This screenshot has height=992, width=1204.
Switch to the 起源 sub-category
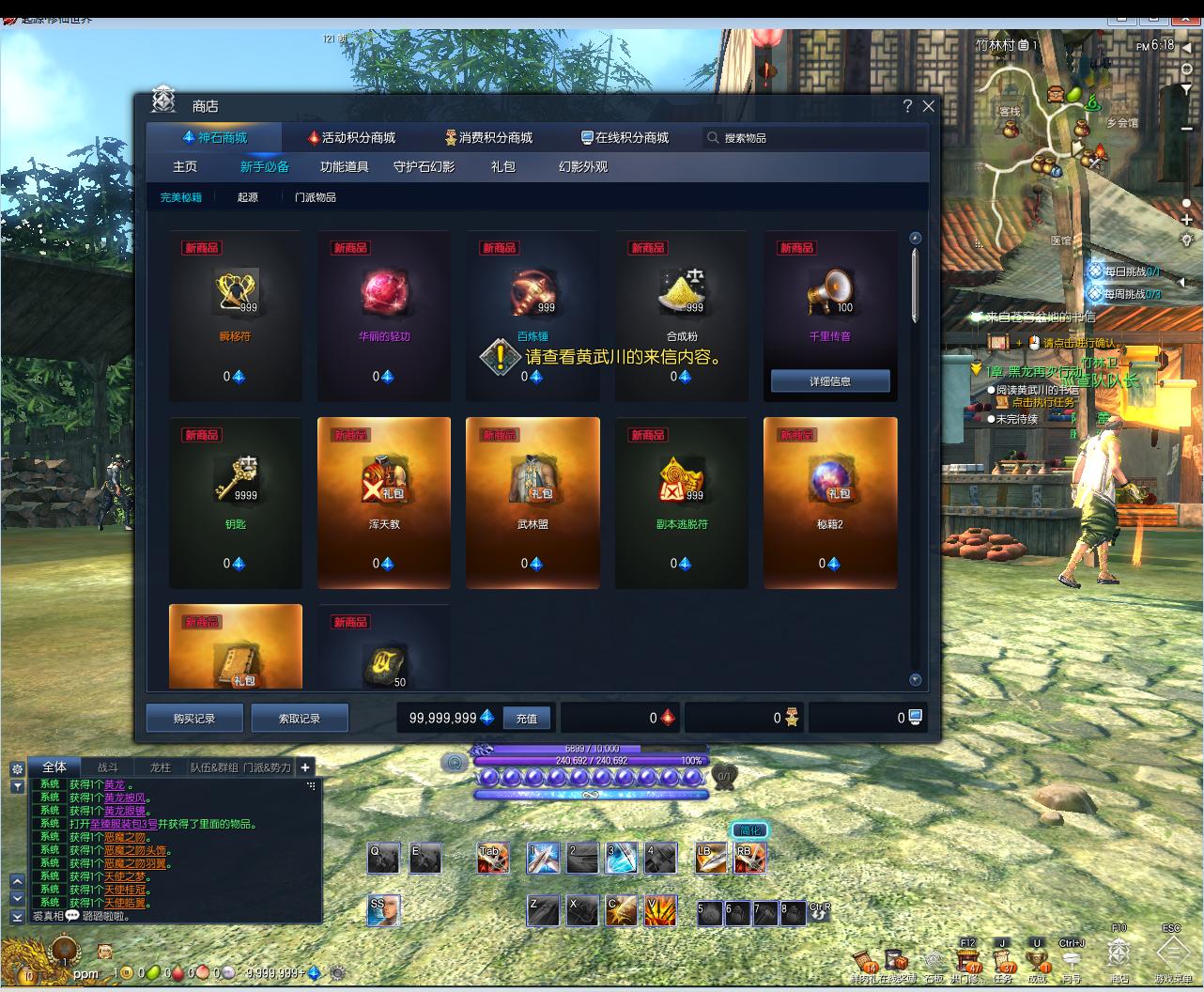(248, 197)
